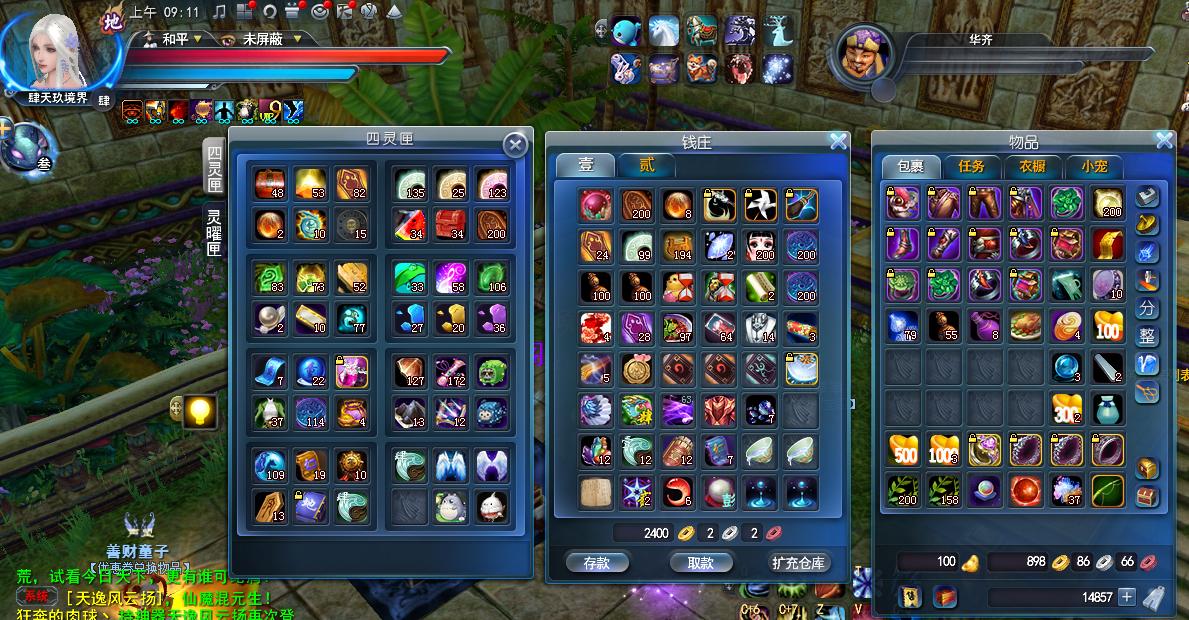Click the 取款 withdraw button
The image size is (1189, 620).
(700, 562)
